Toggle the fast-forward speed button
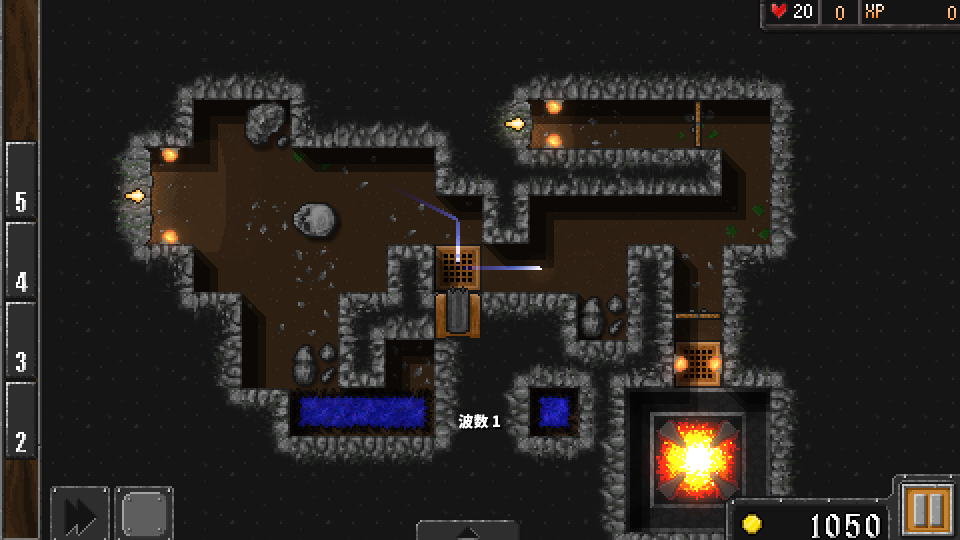 pyautogui.click(x=80, y=514)
